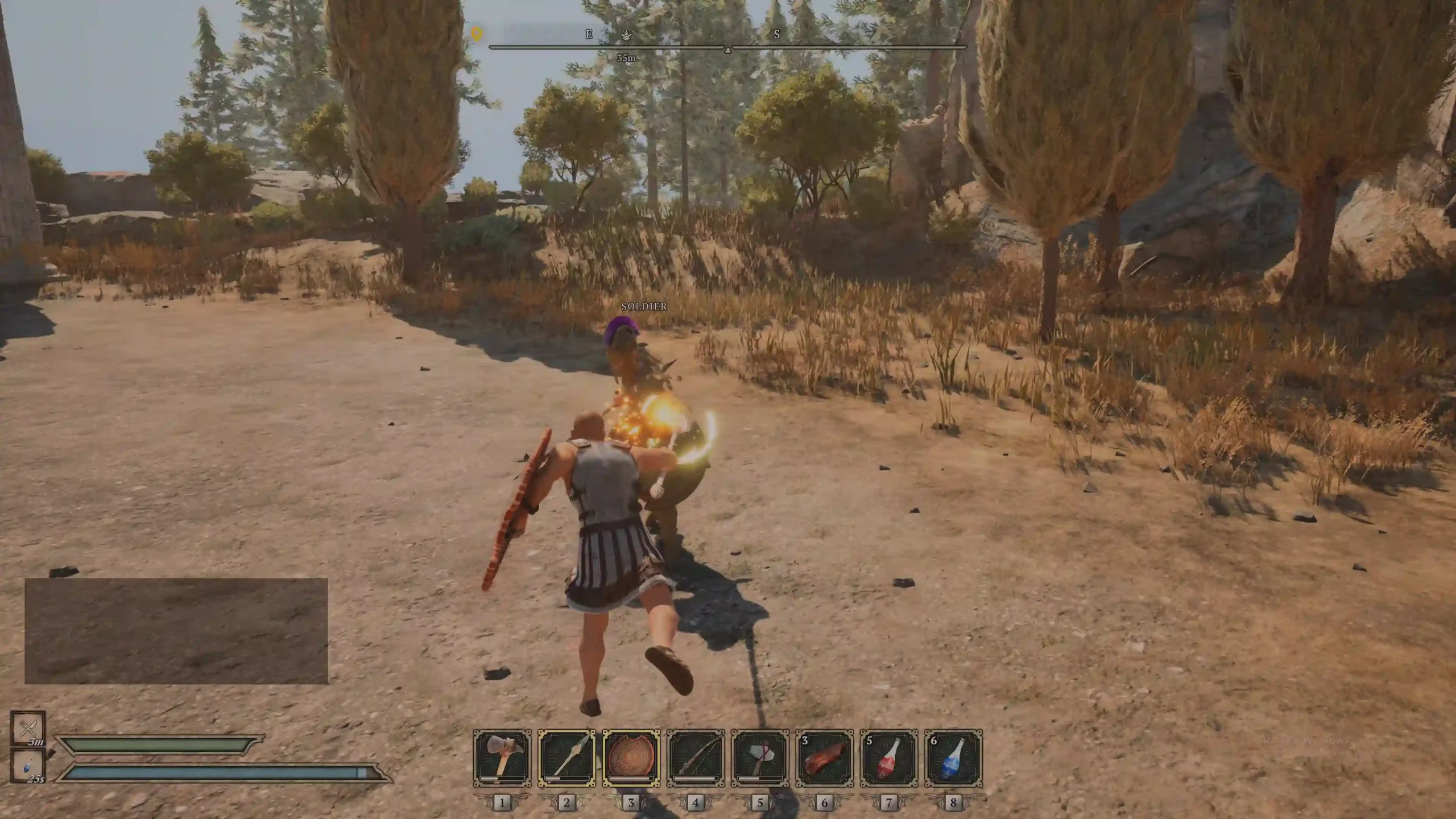Eat the cooked meat from the hotbar
This screenshot has width=1456, height=819.
(x=825, y=758)
